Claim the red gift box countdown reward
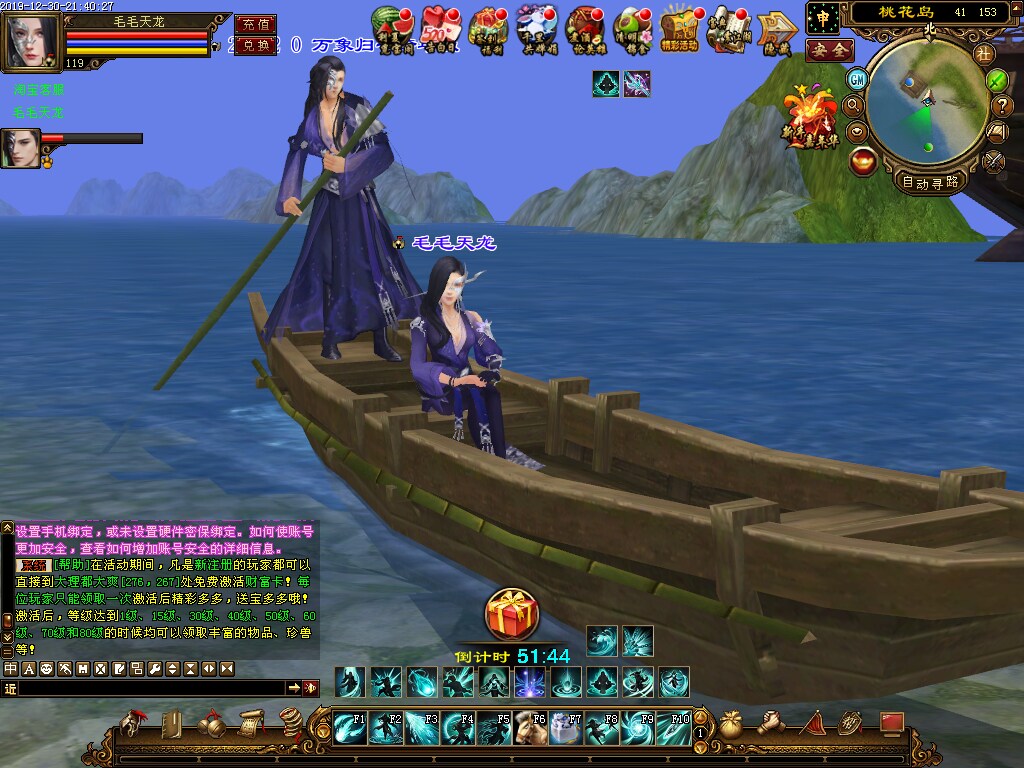Image resolution: width=1024 pixels, height=768 pixels. [511, 613]
